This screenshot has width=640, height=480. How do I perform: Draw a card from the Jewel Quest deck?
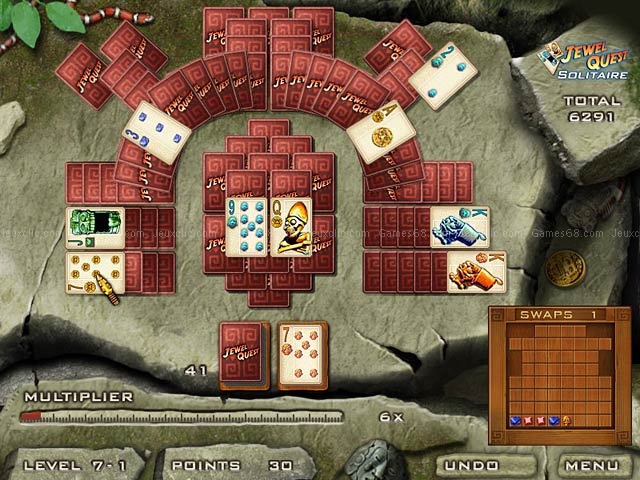tap(245, 355)
